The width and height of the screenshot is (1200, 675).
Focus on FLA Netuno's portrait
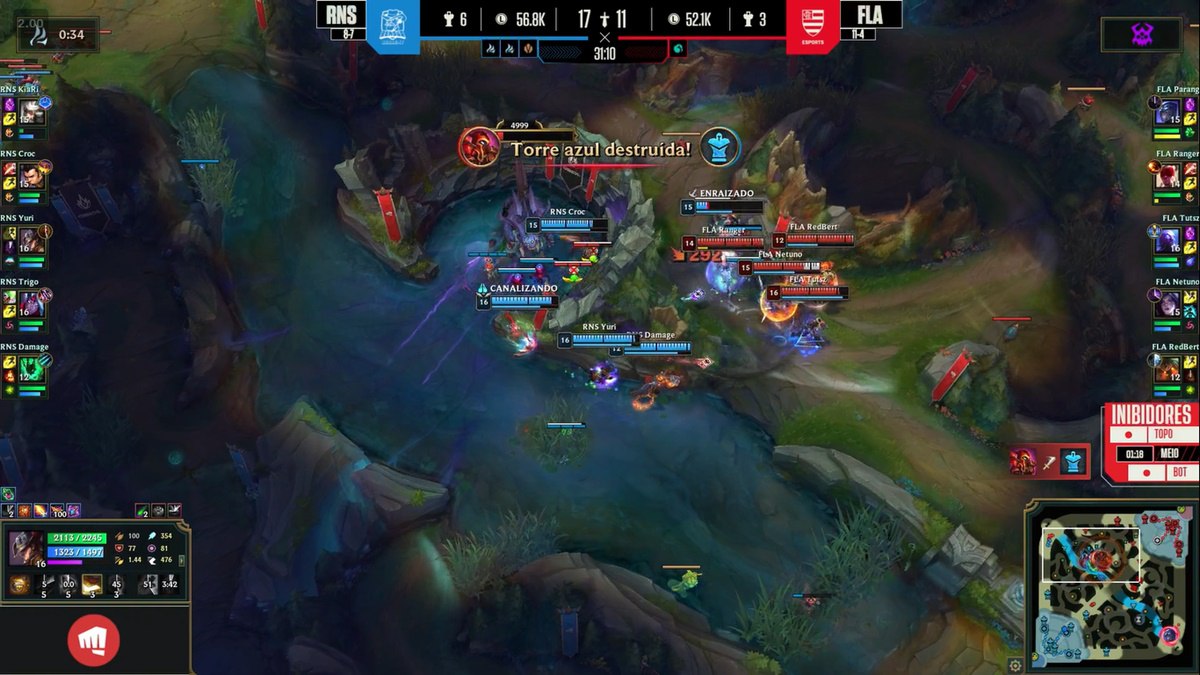[1168, 306]
